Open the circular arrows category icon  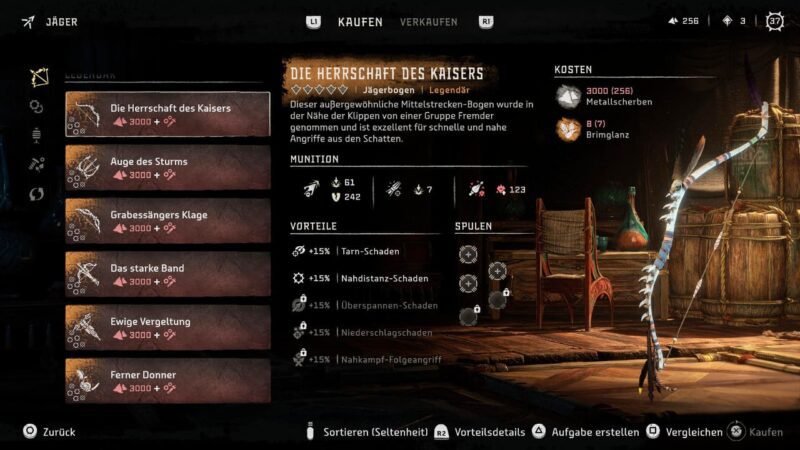tap(37, 193)
